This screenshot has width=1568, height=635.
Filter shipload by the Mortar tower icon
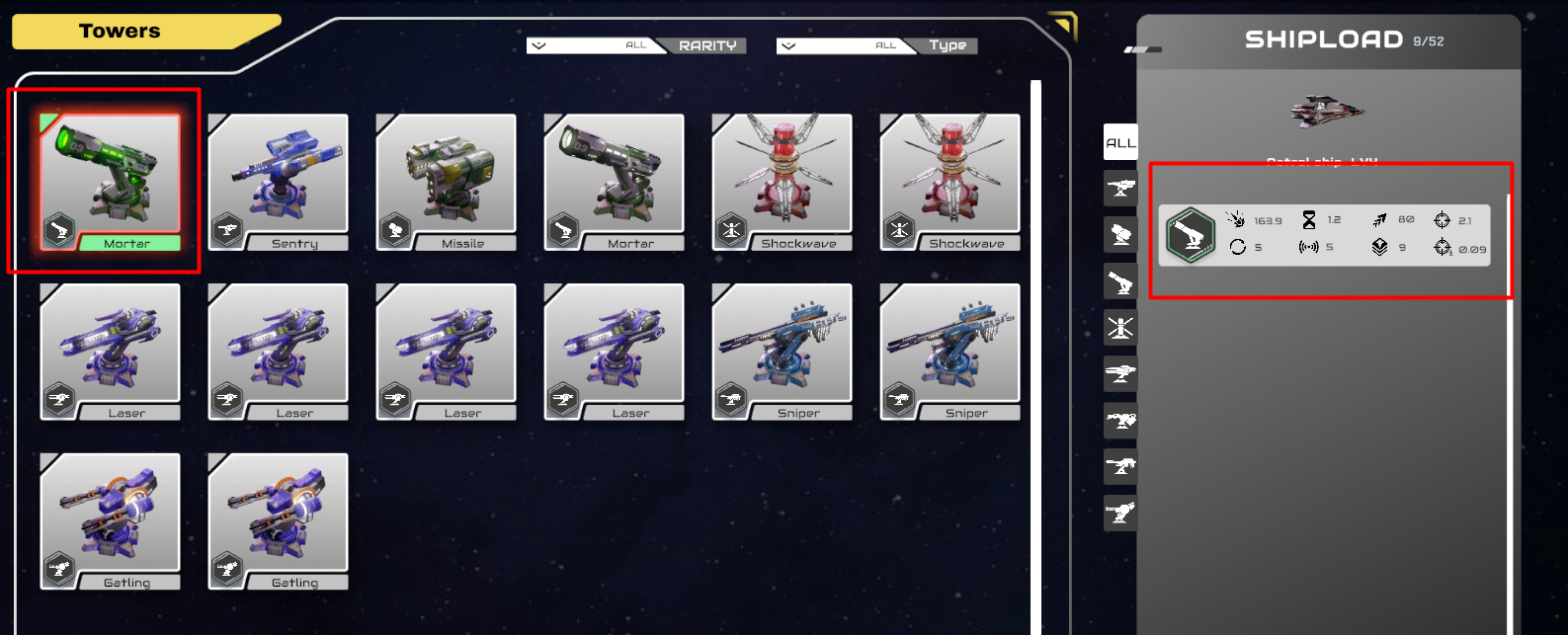pyautogui.click(x=1120, y=282)
